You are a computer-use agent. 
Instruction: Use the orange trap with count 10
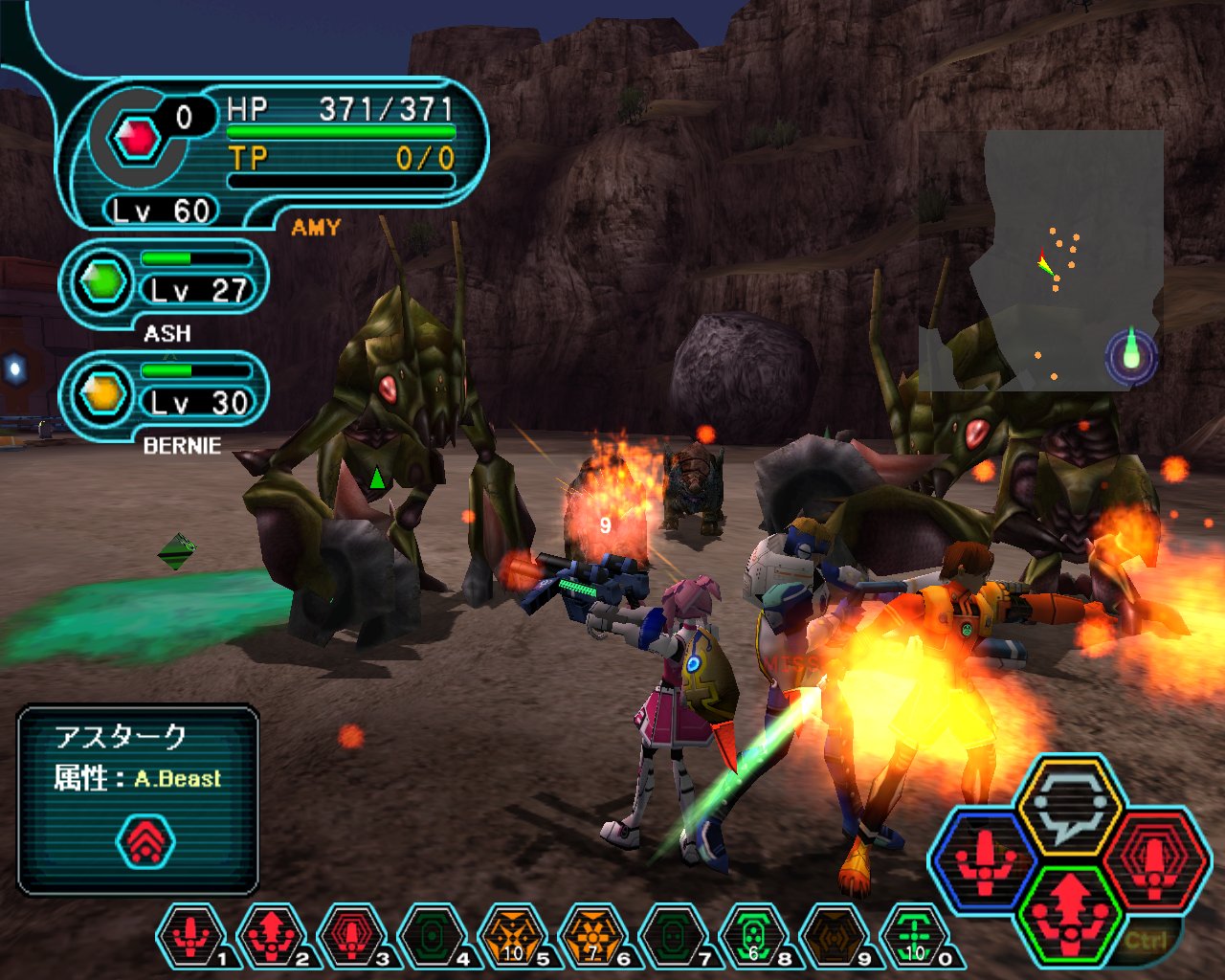pyautogui.click(x=513, y=935)
